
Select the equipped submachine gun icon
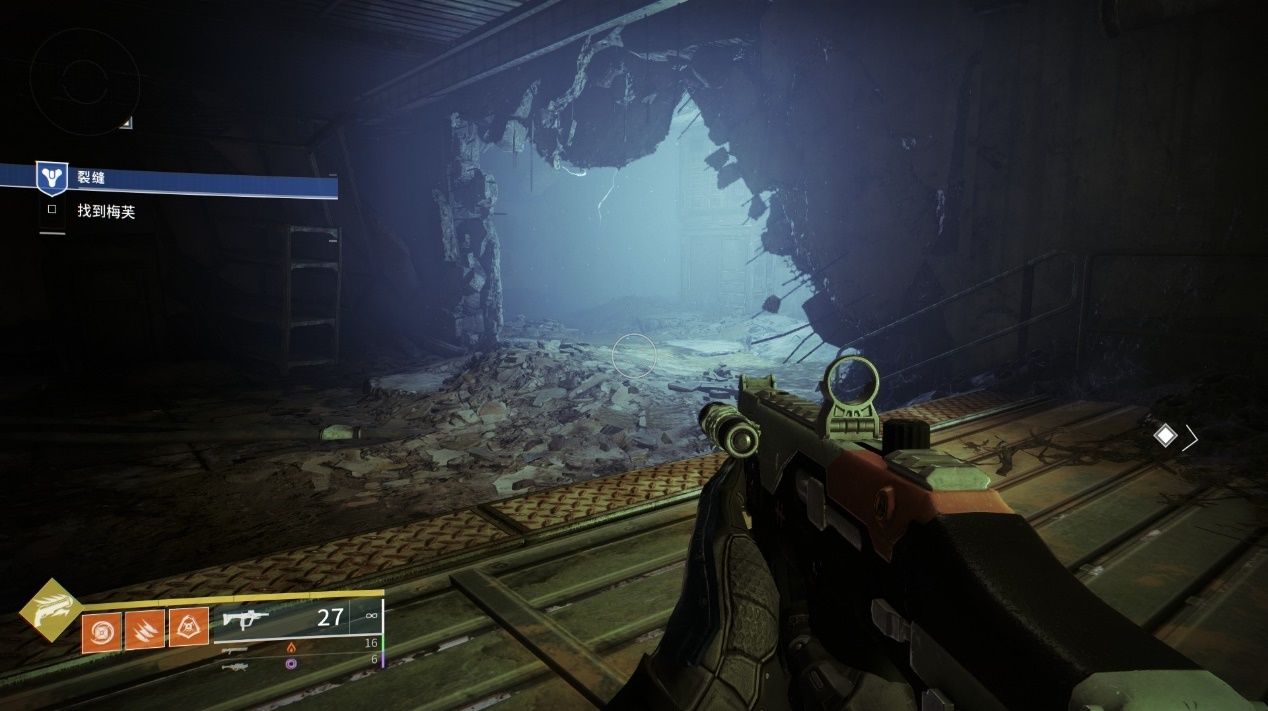pyautogui.click(x=246, y=619)
